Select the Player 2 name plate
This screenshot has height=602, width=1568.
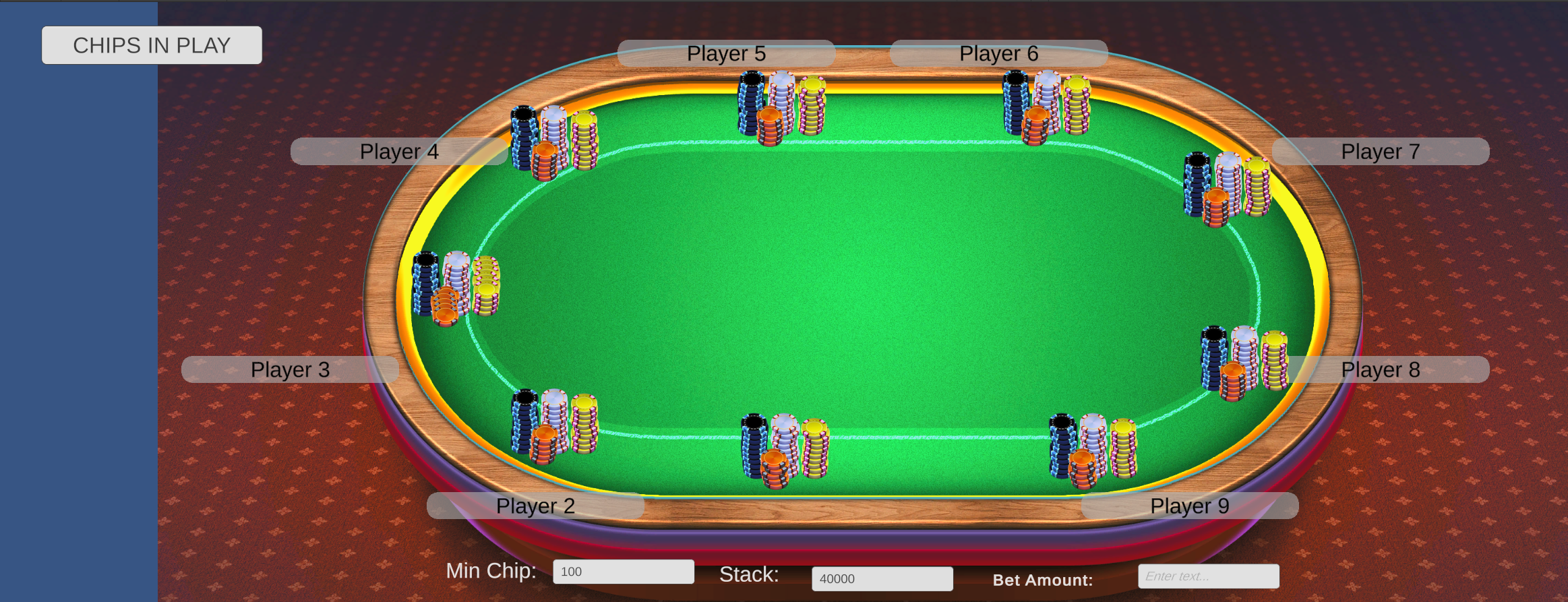[x=536, y=506]
